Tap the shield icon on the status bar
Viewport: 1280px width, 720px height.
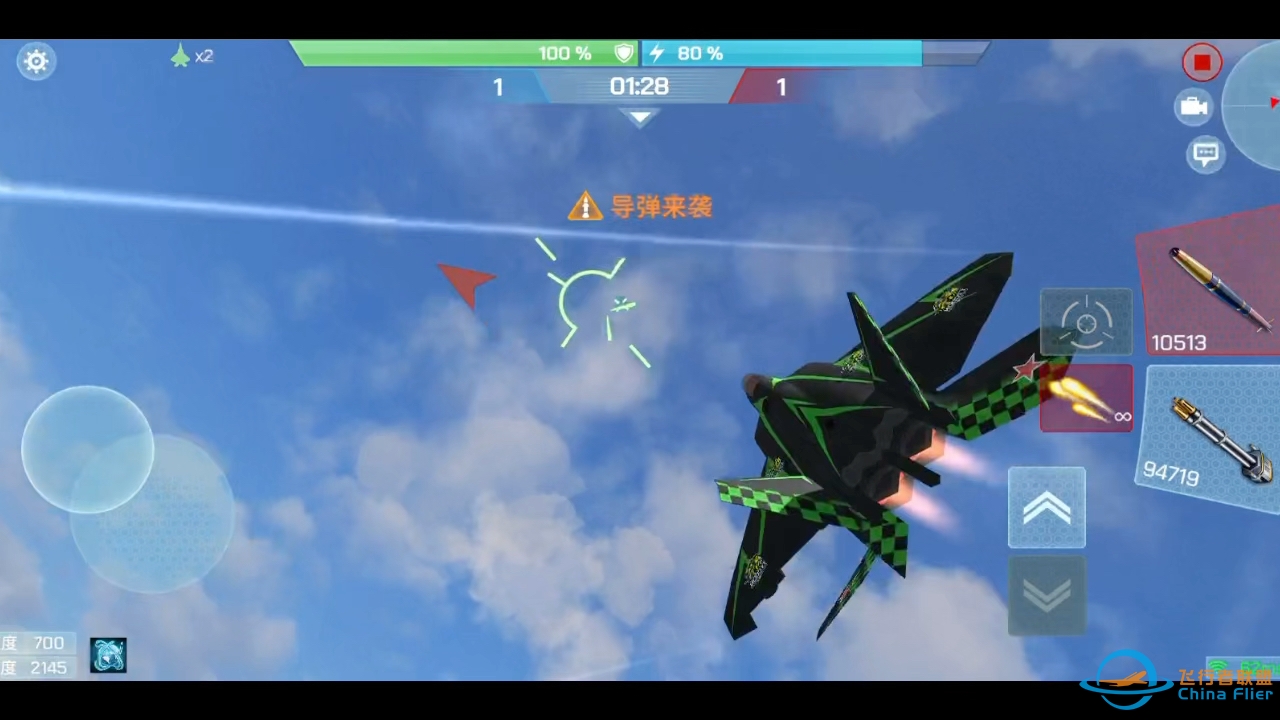pyautogui.click(x=623, y=53)
